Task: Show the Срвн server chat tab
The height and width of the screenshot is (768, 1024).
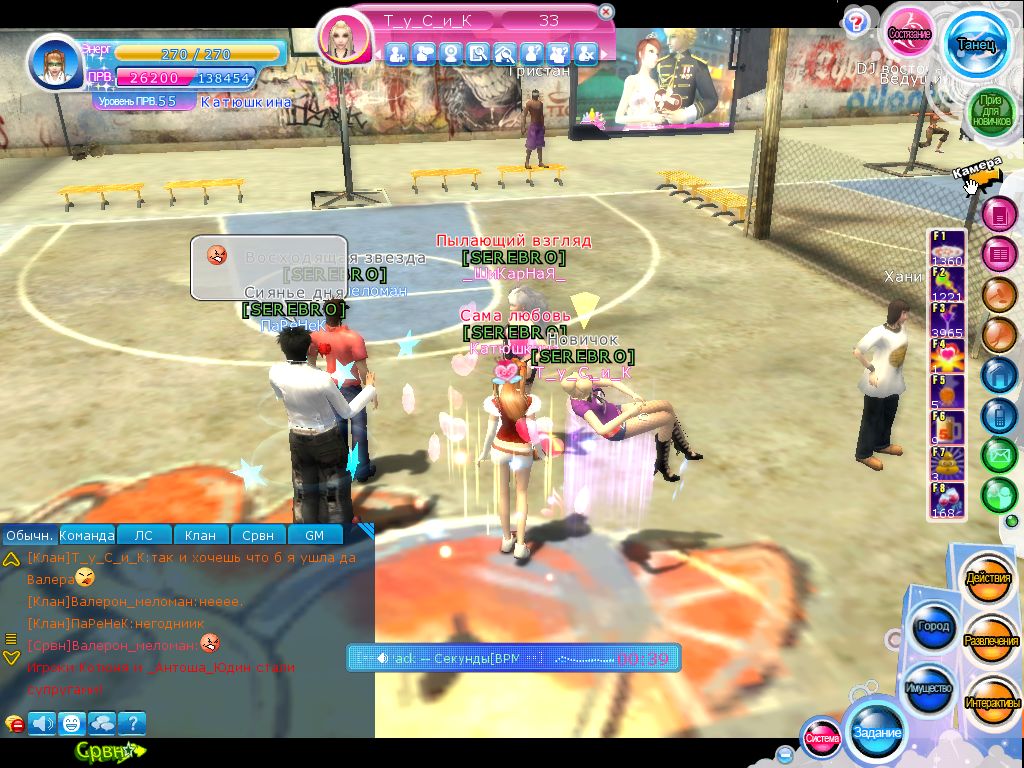Action: (258, 535)
